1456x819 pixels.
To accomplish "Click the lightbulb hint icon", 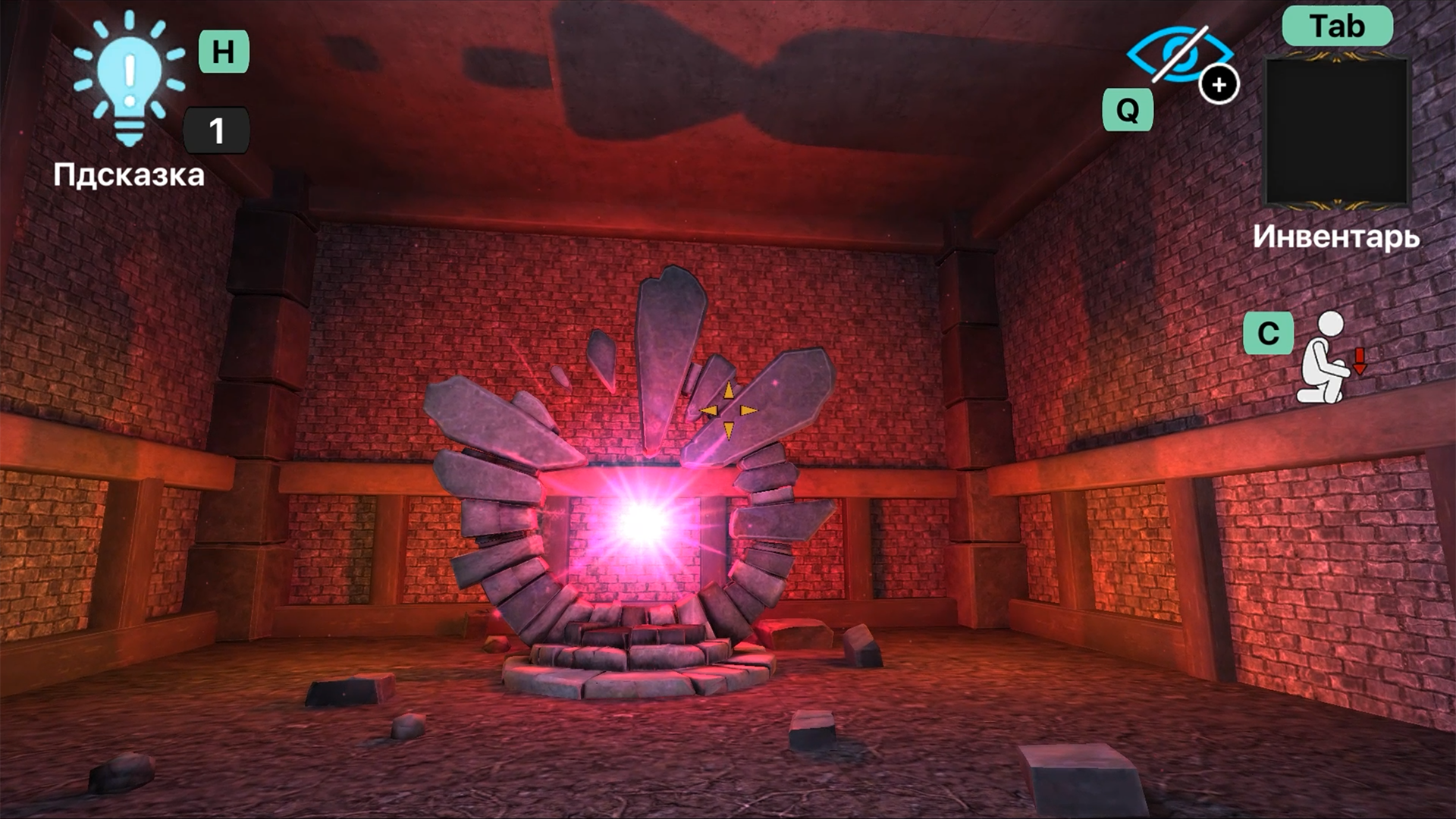I will [x=127, y=83].
